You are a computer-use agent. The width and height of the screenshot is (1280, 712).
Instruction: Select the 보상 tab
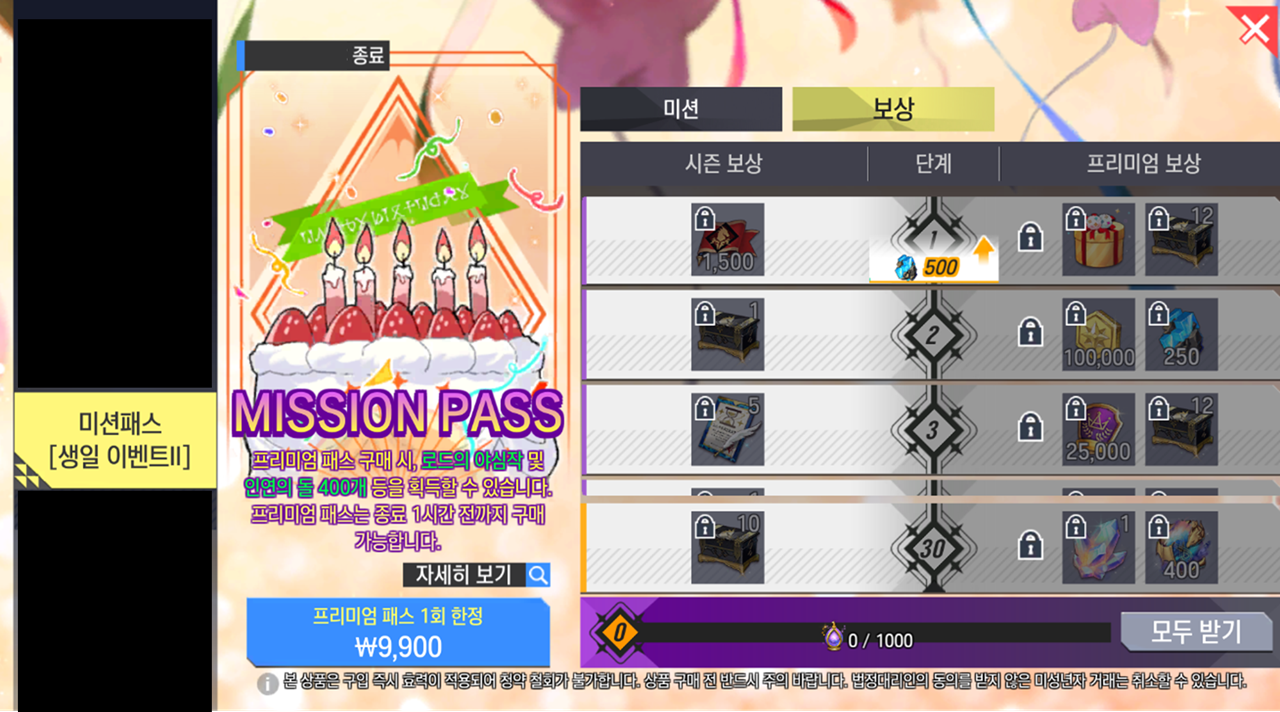tap(893, 109)
